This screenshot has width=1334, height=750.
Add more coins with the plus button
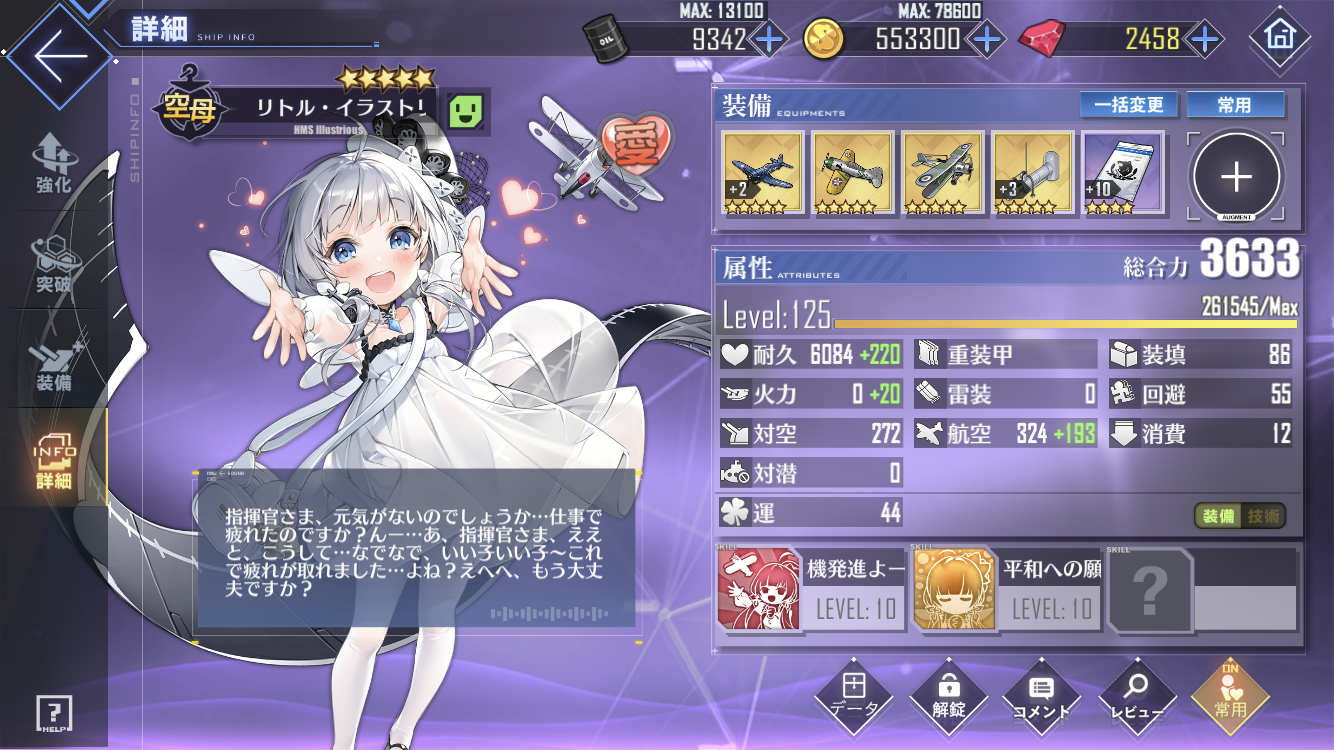(986, 39)
